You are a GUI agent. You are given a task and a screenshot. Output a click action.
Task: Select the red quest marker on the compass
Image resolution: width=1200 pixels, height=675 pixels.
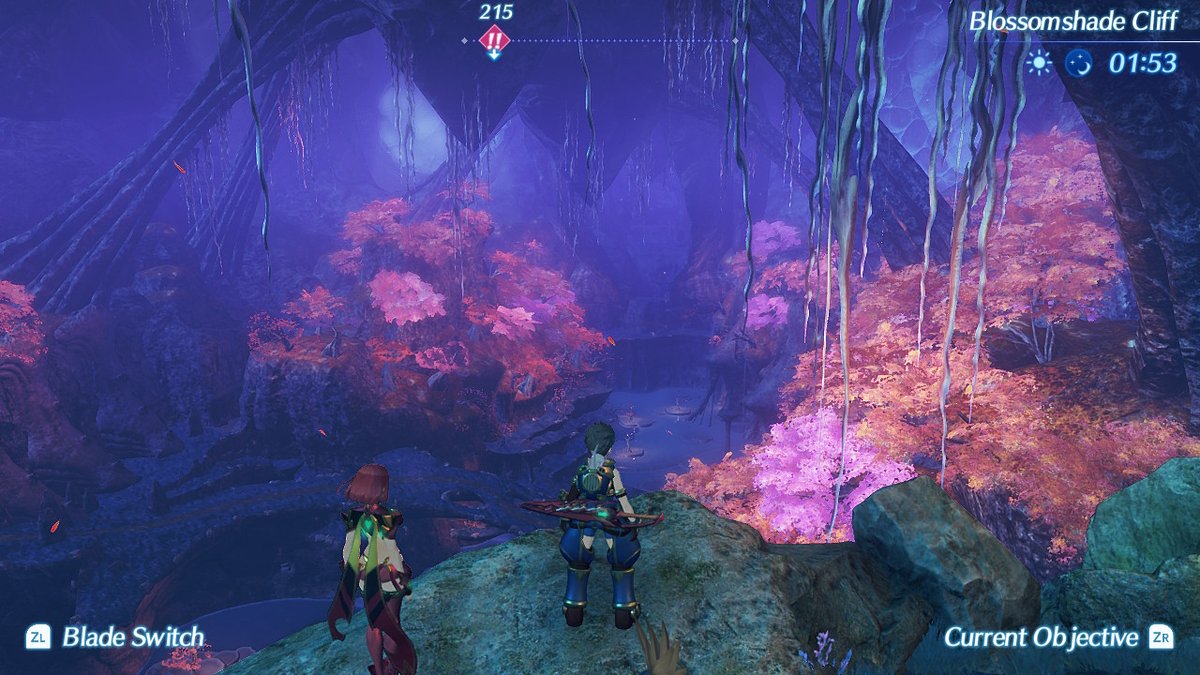point(494,41)
